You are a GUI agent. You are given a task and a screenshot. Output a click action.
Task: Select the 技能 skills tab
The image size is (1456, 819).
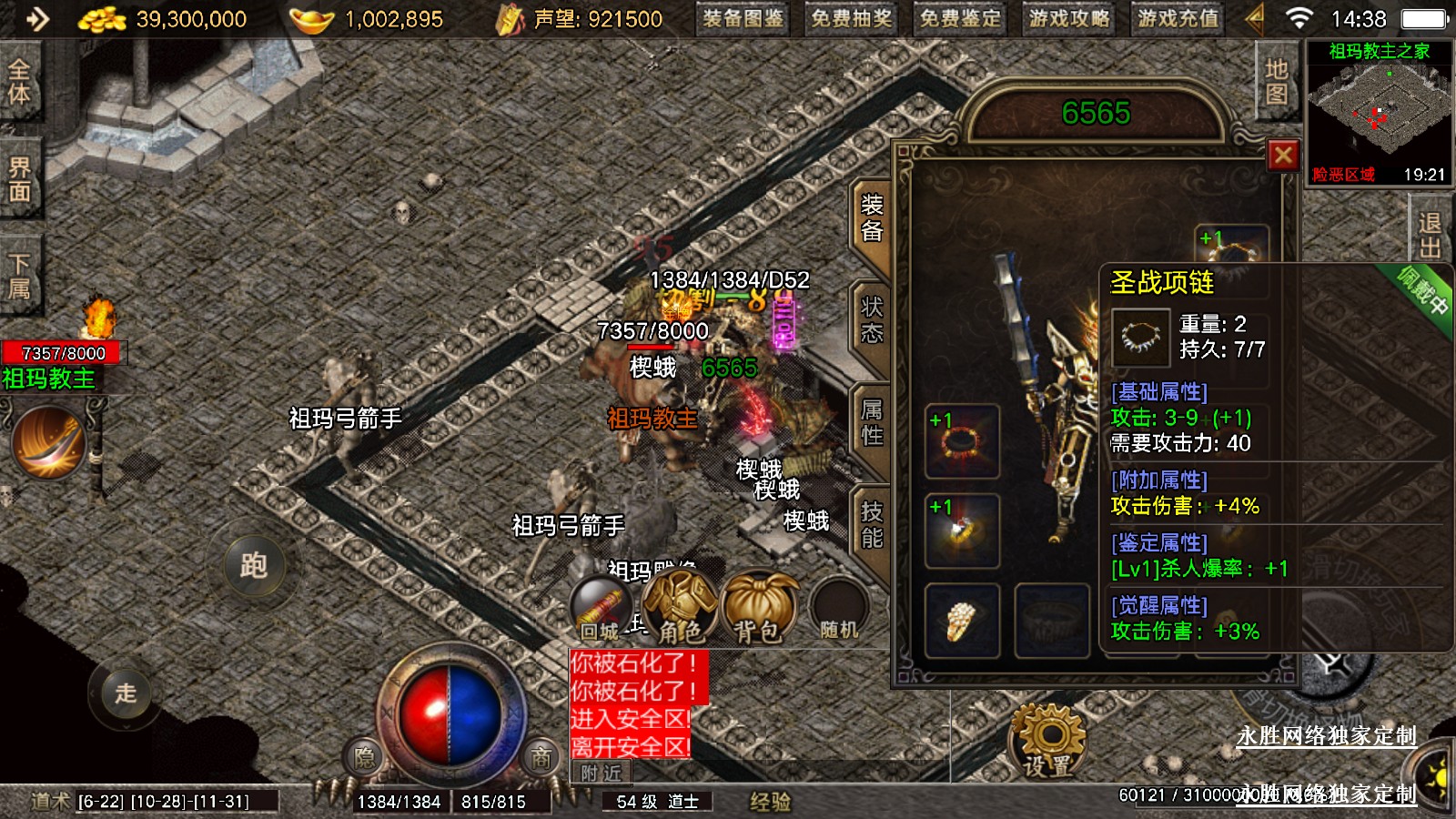click(871, 526)
